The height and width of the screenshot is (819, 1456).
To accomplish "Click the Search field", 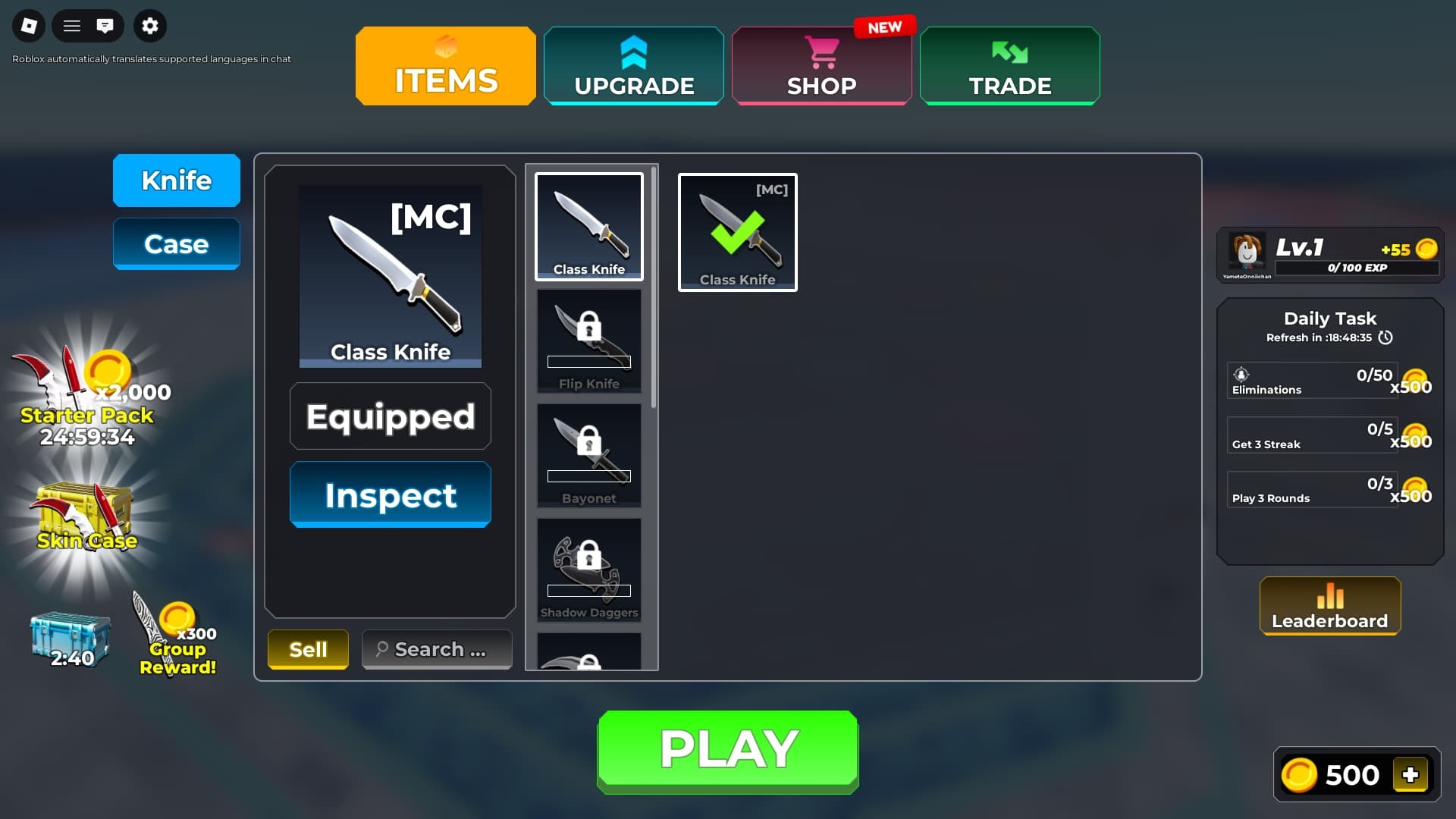I will (x=436, y=648).
